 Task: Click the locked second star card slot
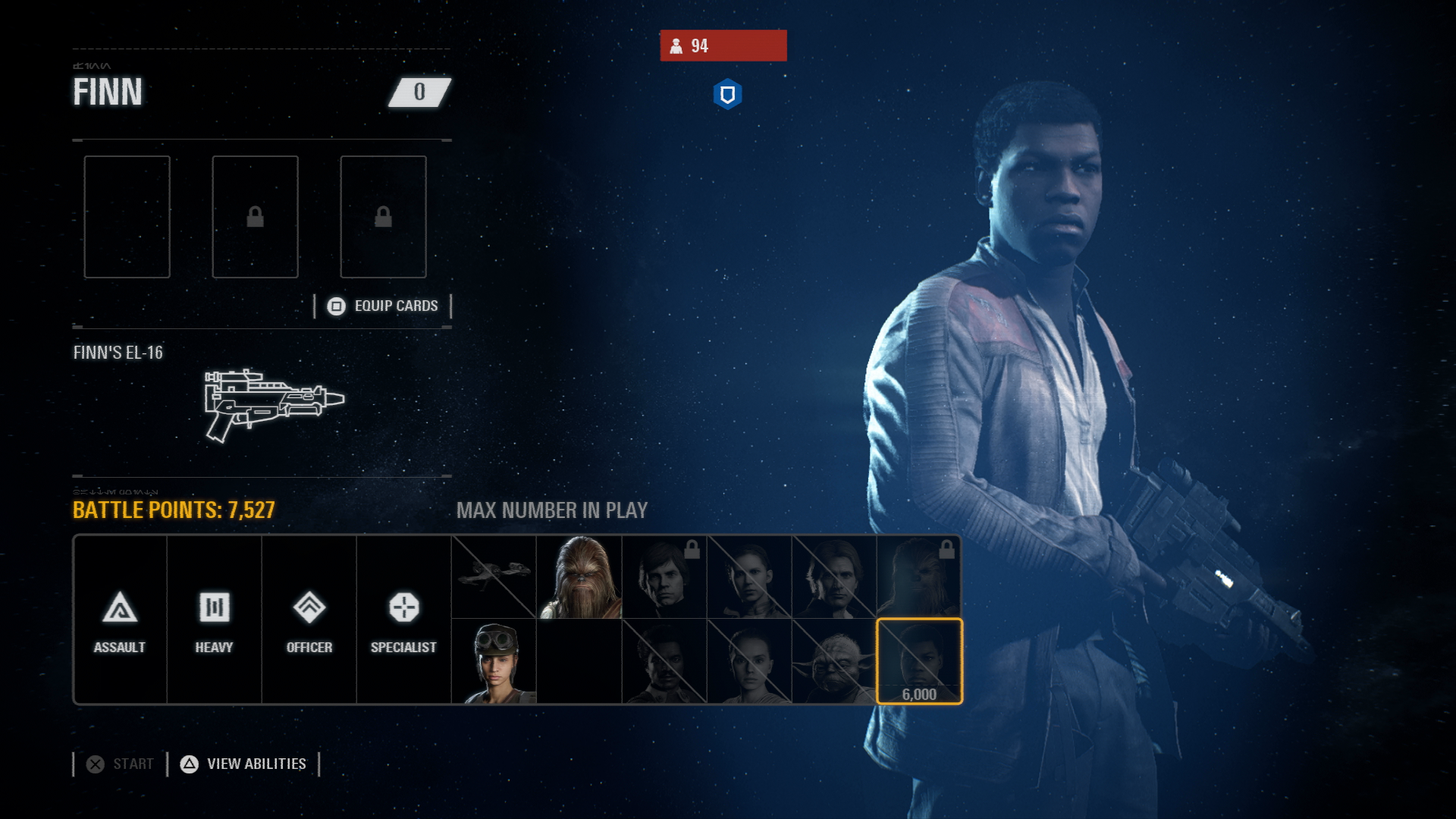click(255, 216)
